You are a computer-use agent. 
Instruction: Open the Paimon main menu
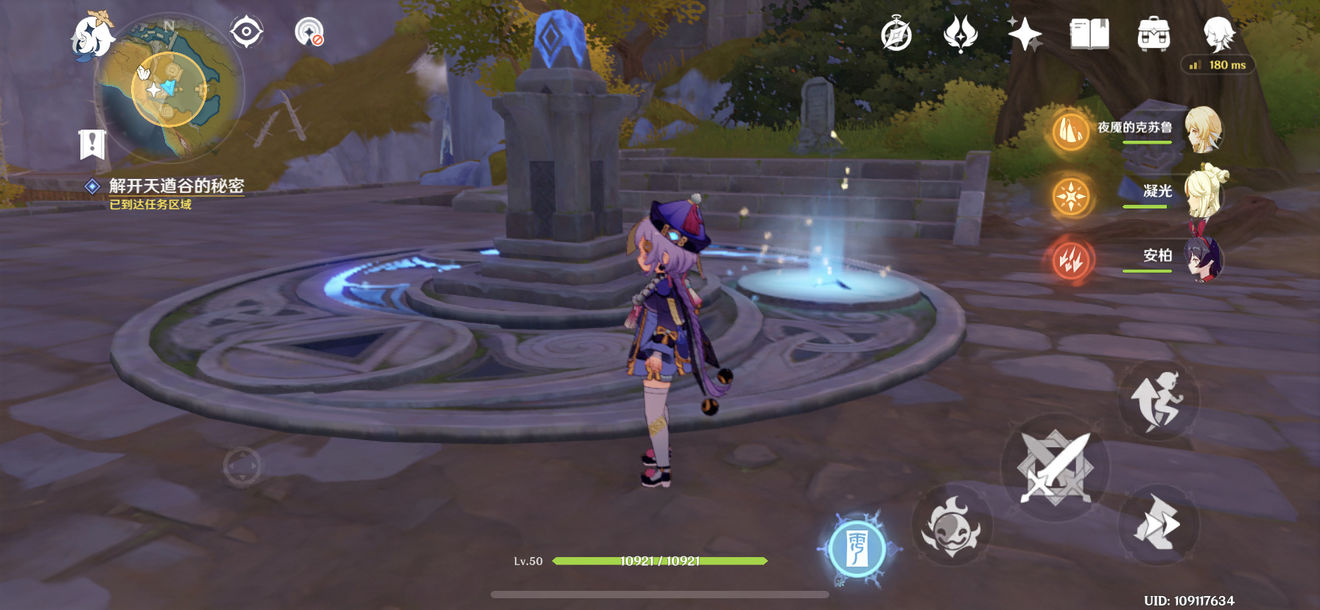click(92, 37)
